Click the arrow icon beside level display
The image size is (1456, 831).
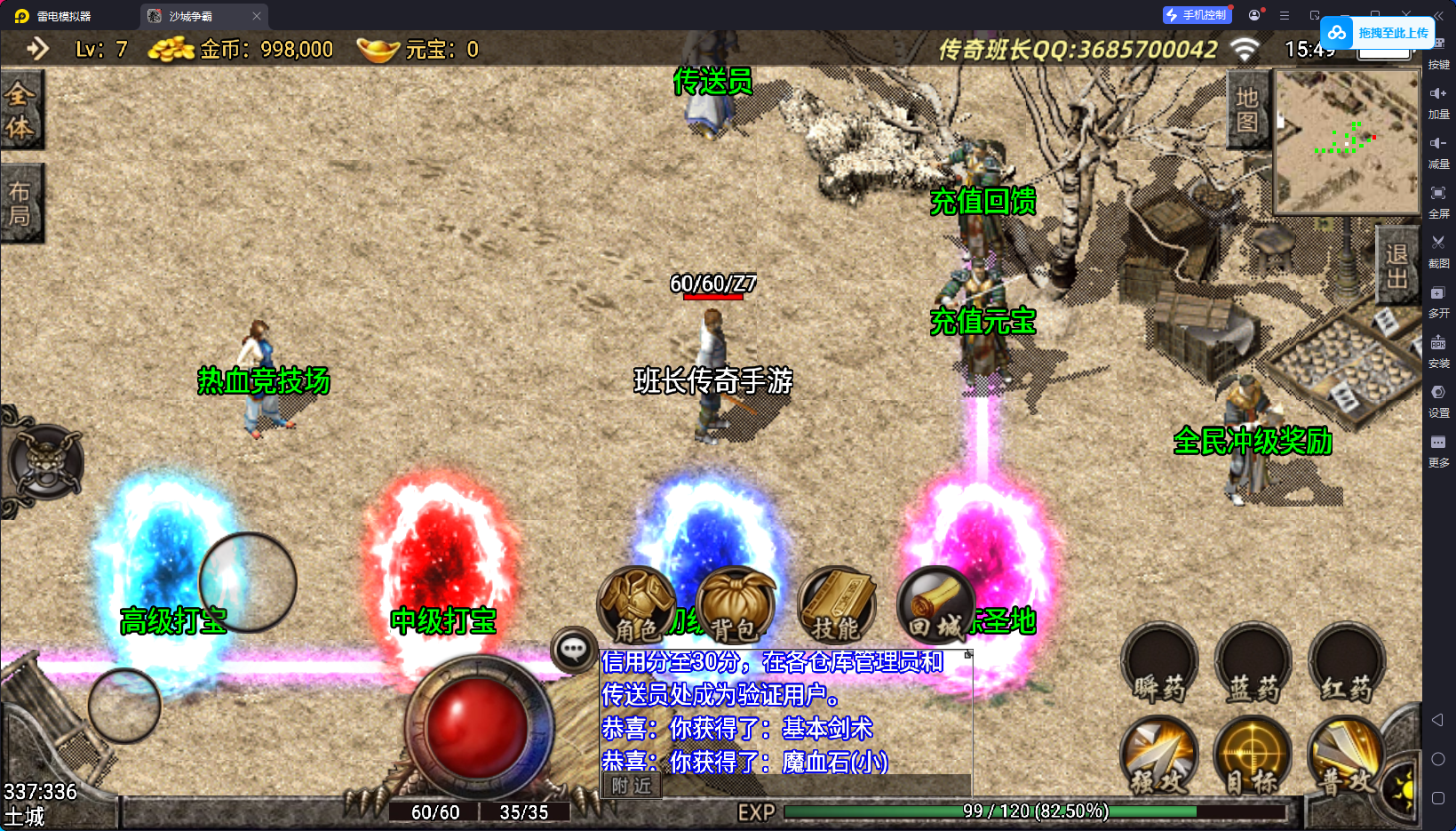37,49
